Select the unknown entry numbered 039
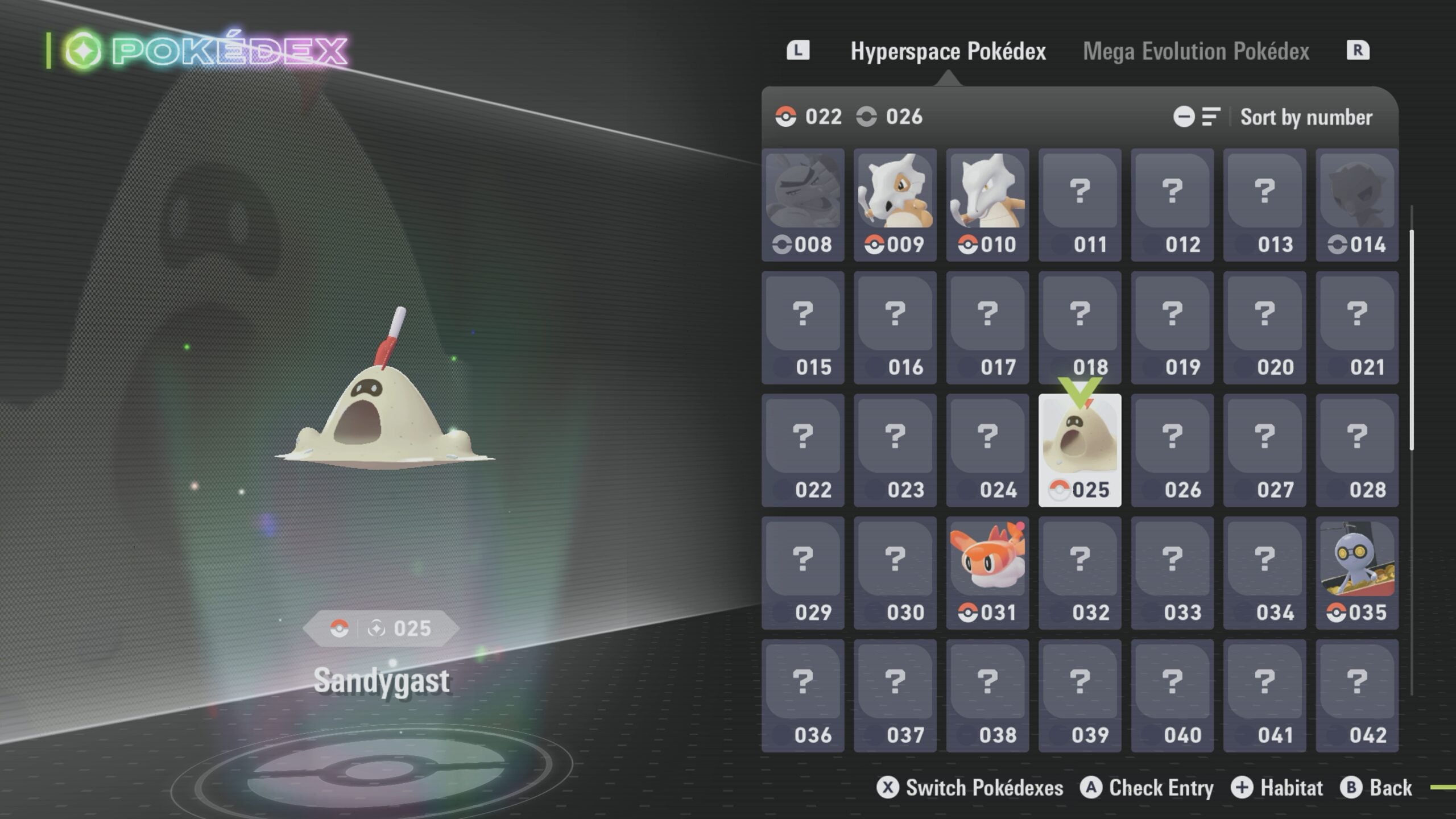Screen dimensions: 1456x819 pyautogui.click(x=1079, y=695)
